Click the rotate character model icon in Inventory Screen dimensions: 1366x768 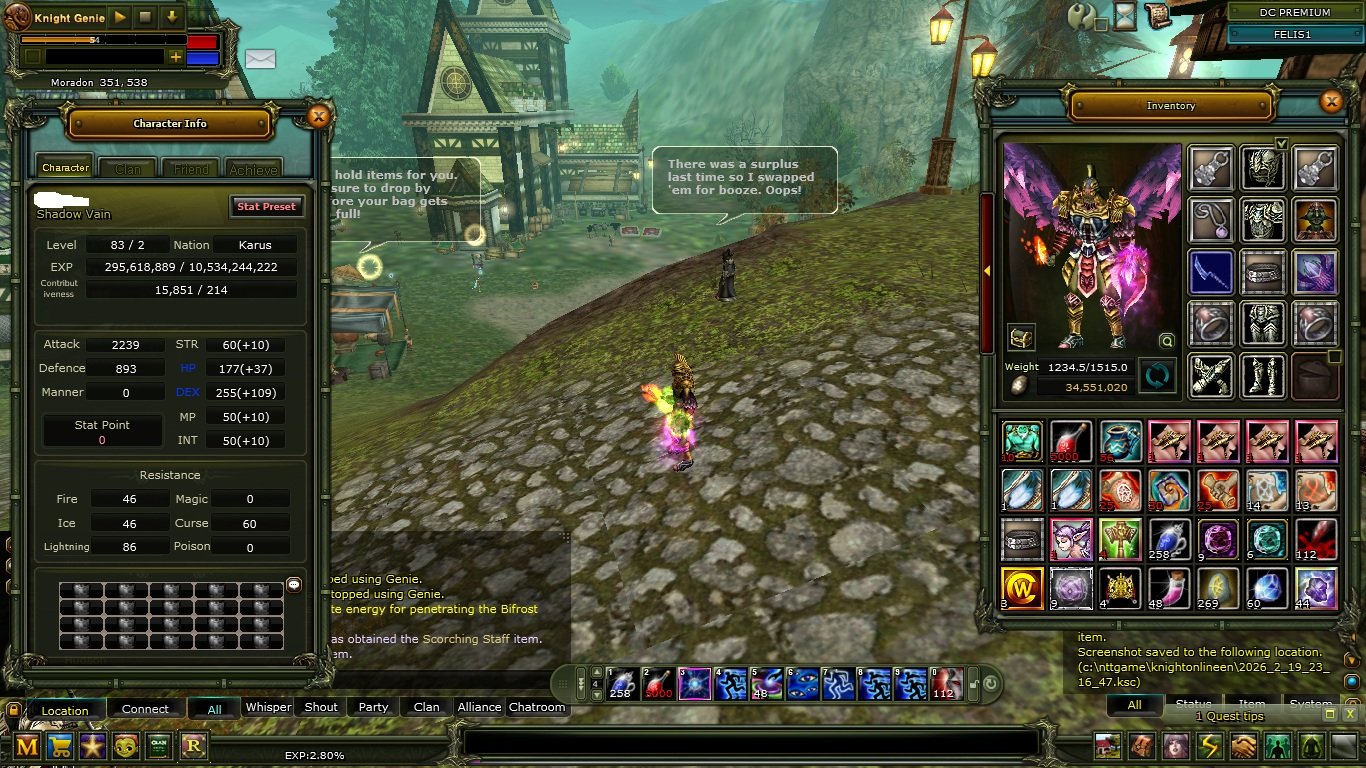(1157, 377)
